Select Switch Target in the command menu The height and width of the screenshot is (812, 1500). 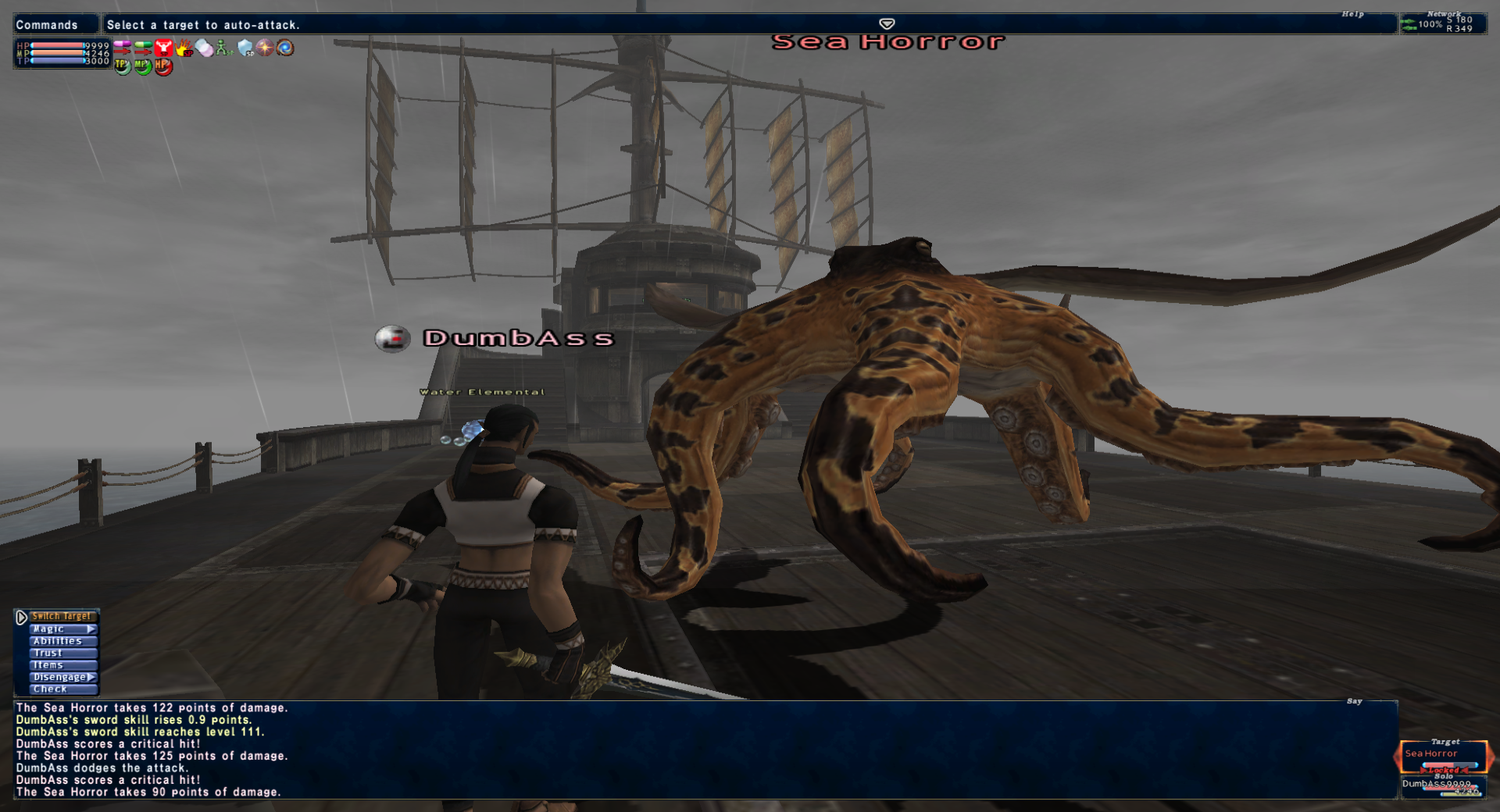(61, 617)
